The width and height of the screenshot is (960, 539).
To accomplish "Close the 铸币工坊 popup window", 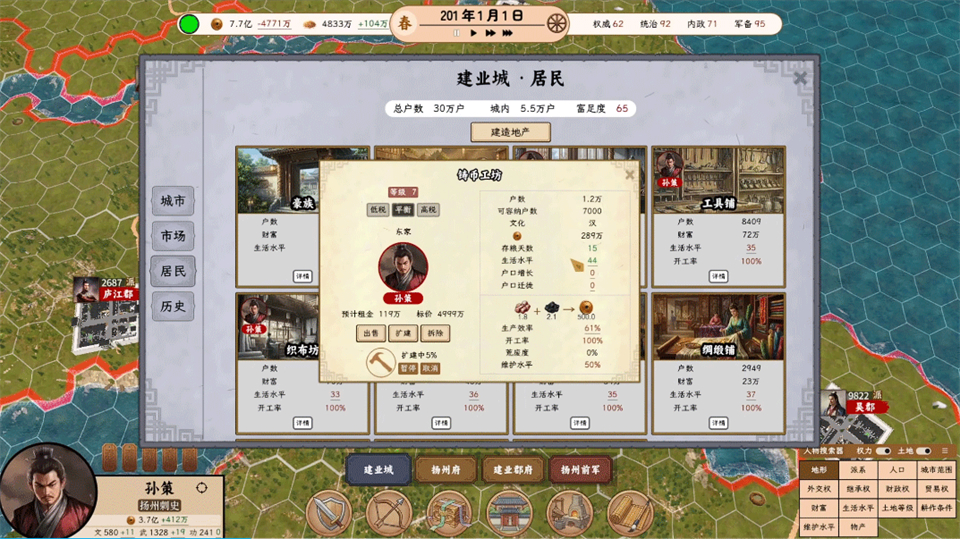I will point(630,174).
